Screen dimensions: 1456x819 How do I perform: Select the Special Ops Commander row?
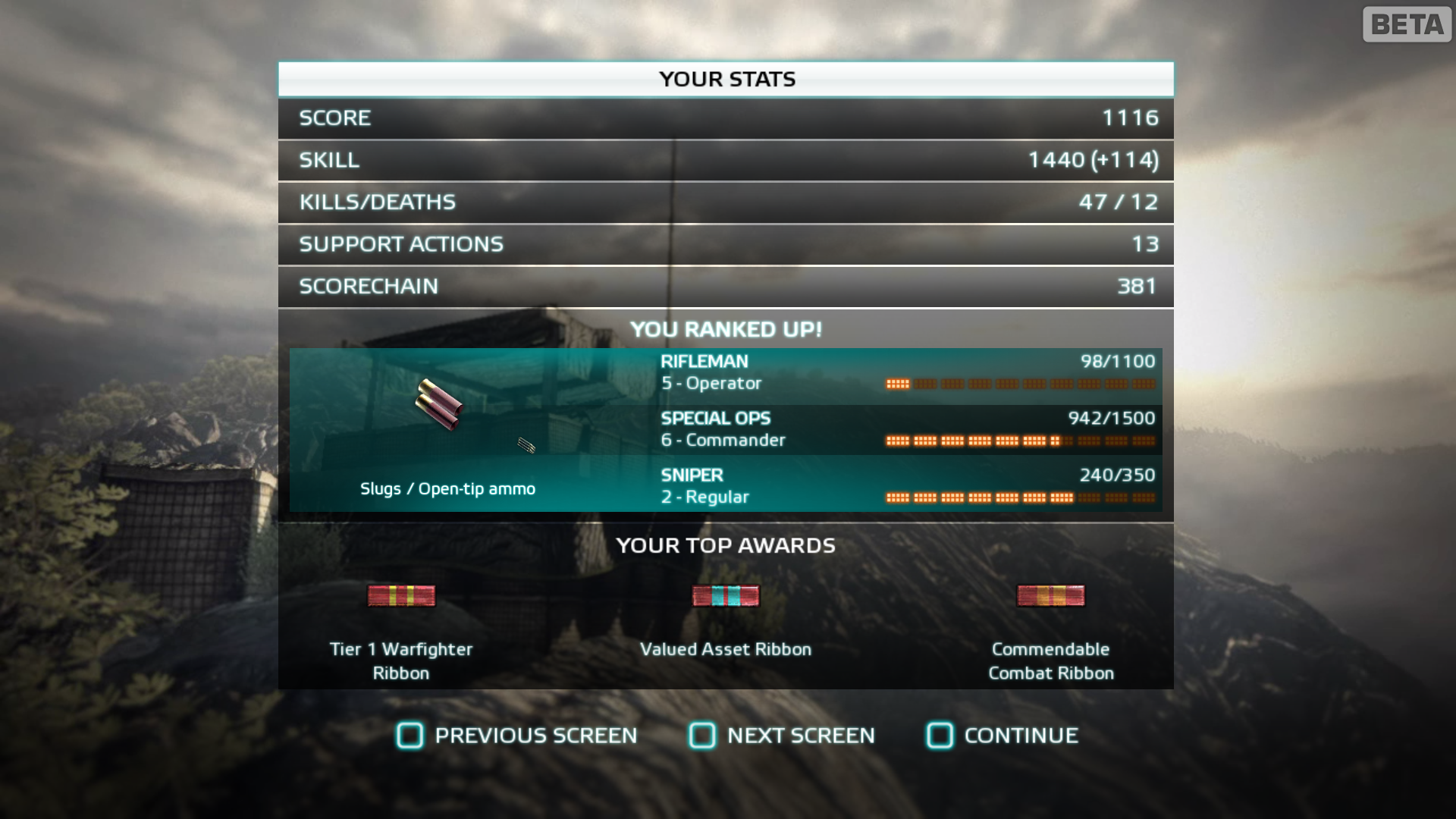pyautogui.click(x=907, y=429)
